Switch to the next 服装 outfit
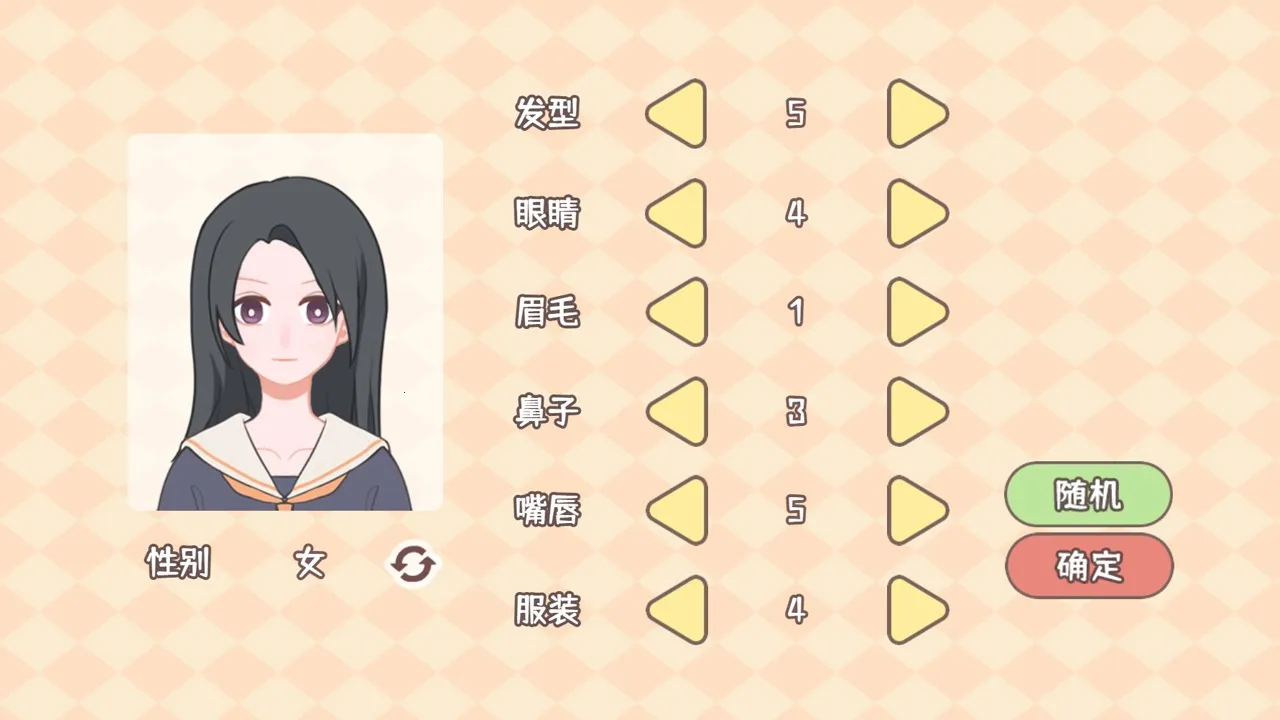This screenshot has width=1280, height=720. 916,610
